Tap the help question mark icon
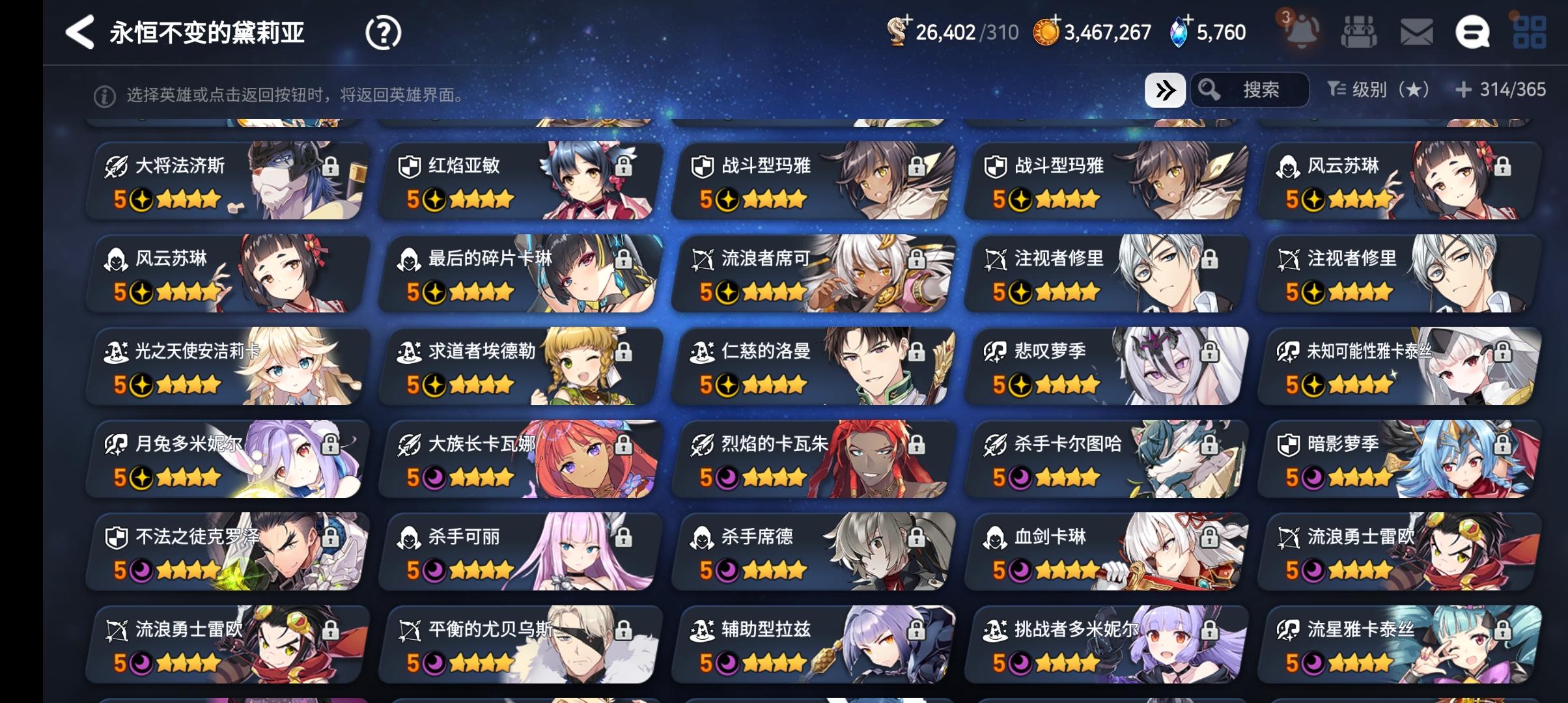The height and width of the screenshot is (703, 1568). 384,32
